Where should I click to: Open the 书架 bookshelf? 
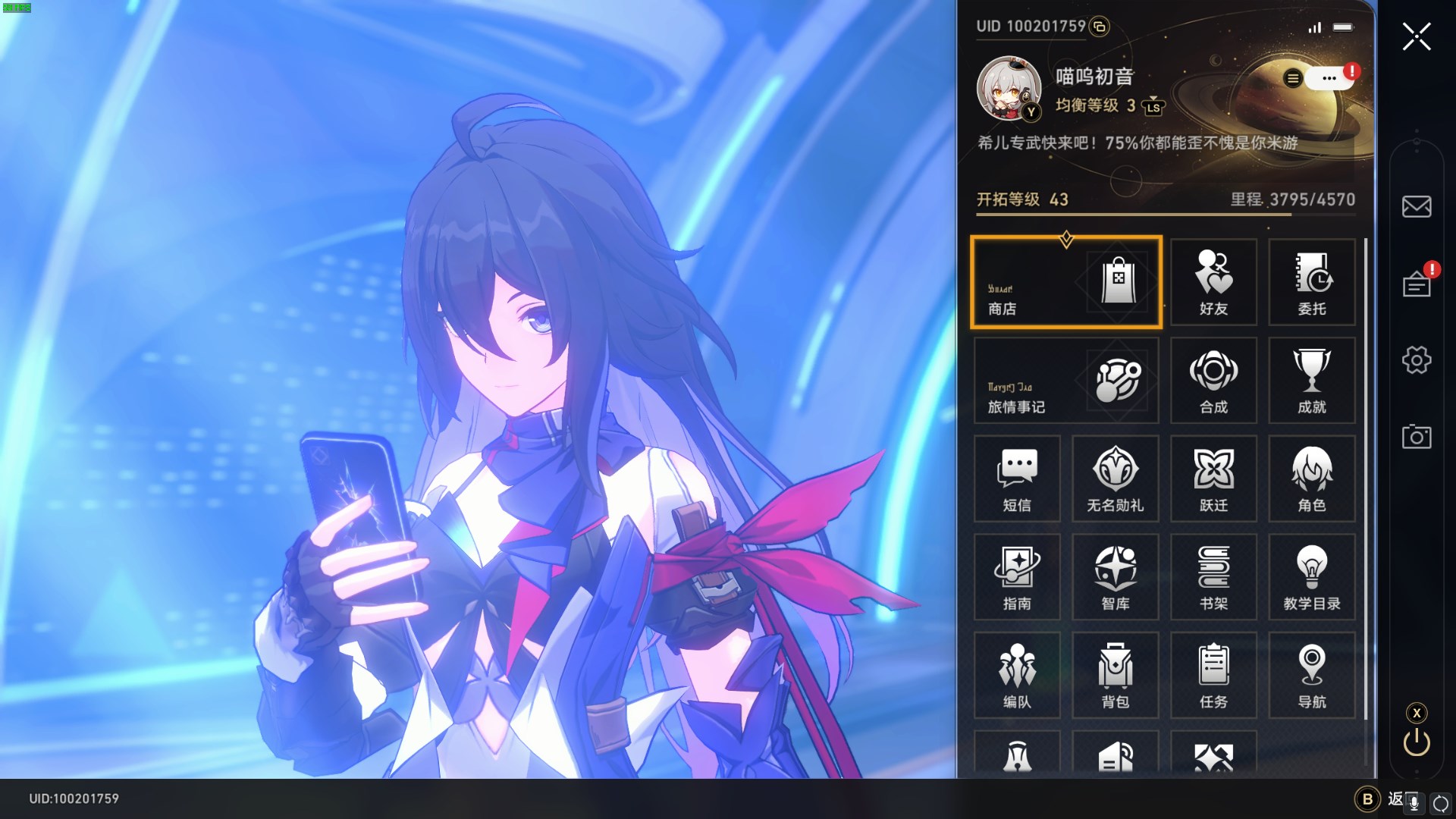1213,578
